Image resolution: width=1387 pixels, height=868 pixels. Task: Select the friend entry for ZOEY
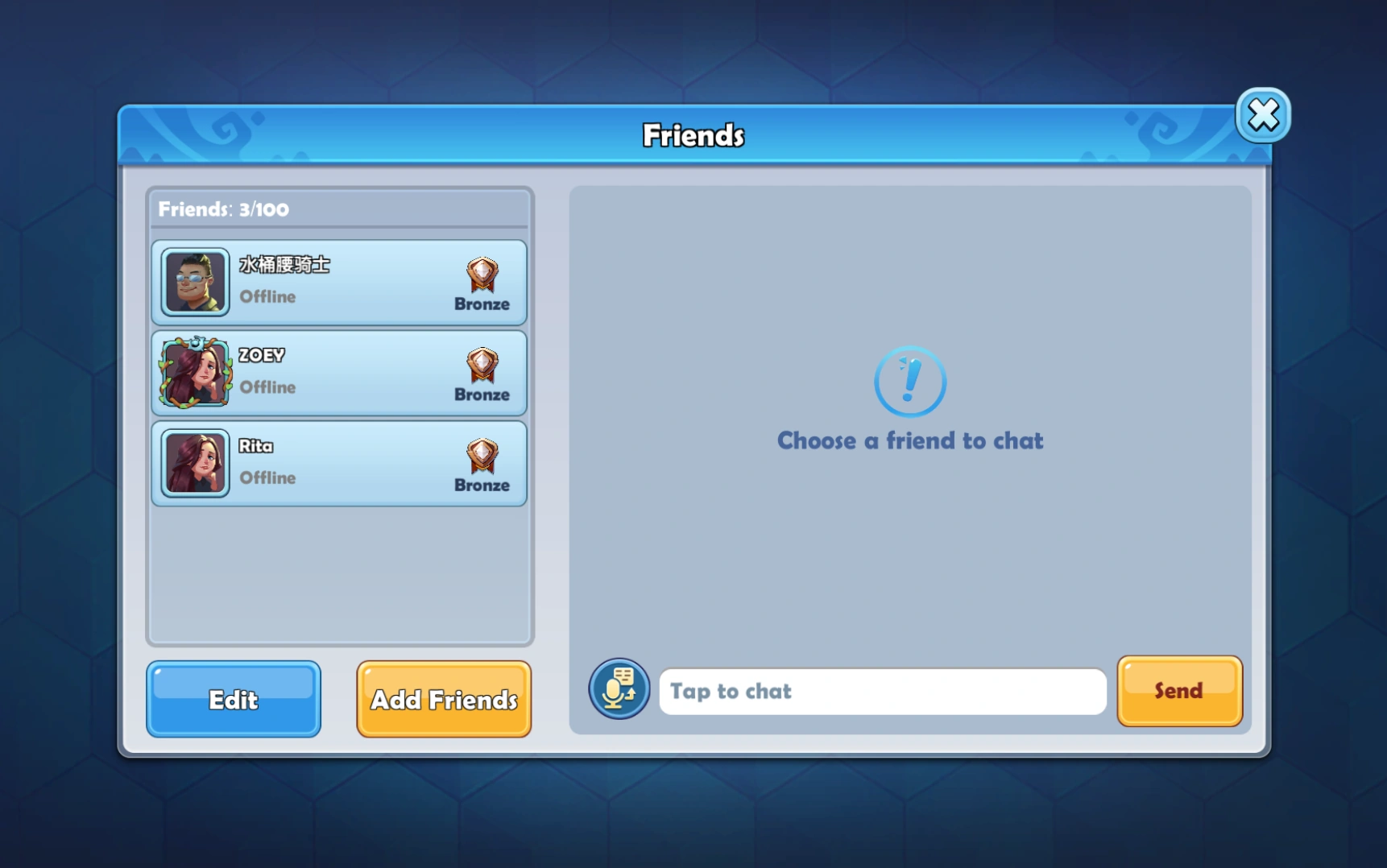[x=339, y=372]
